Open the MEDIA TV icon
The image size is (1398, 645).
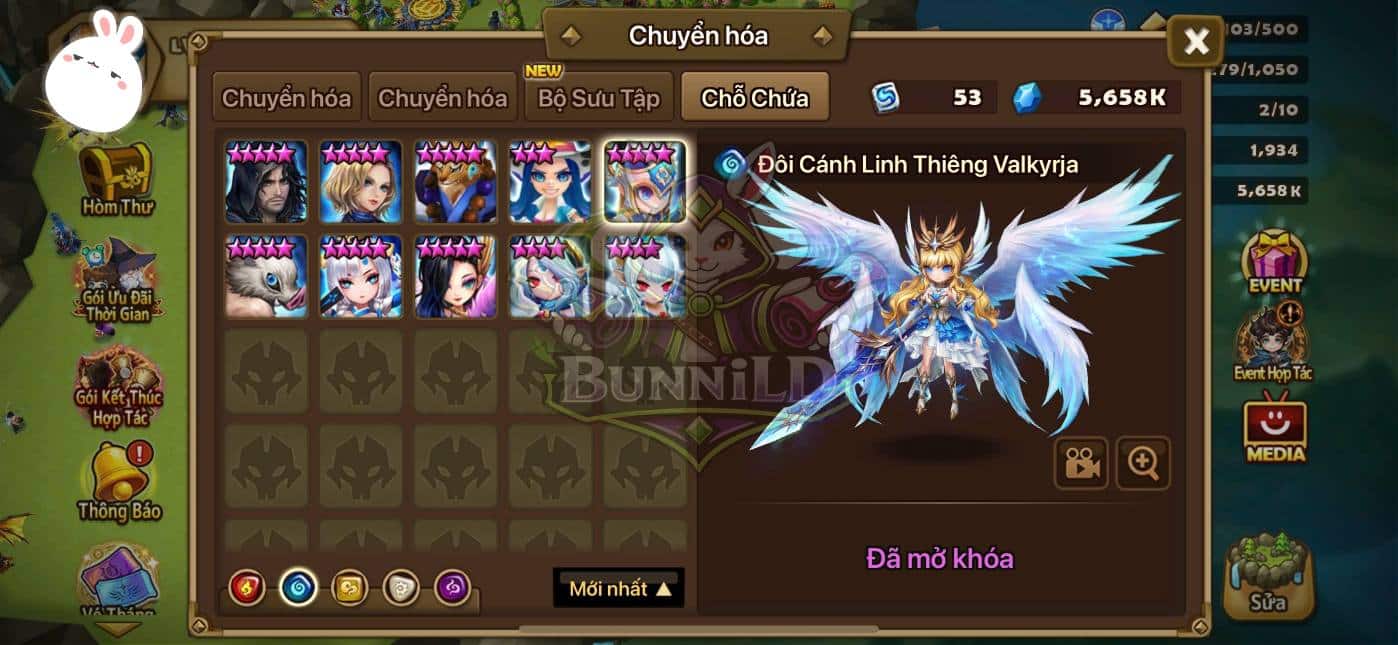(1274, 430)
